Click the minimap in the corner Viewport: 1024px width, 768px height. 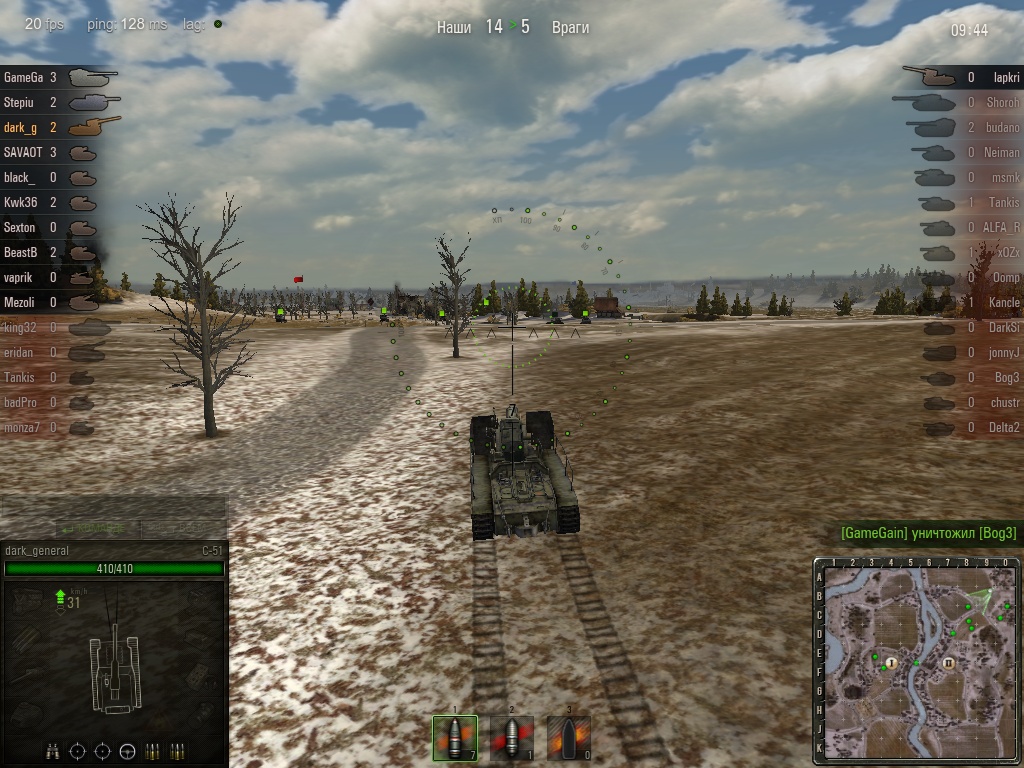point(918,661)
